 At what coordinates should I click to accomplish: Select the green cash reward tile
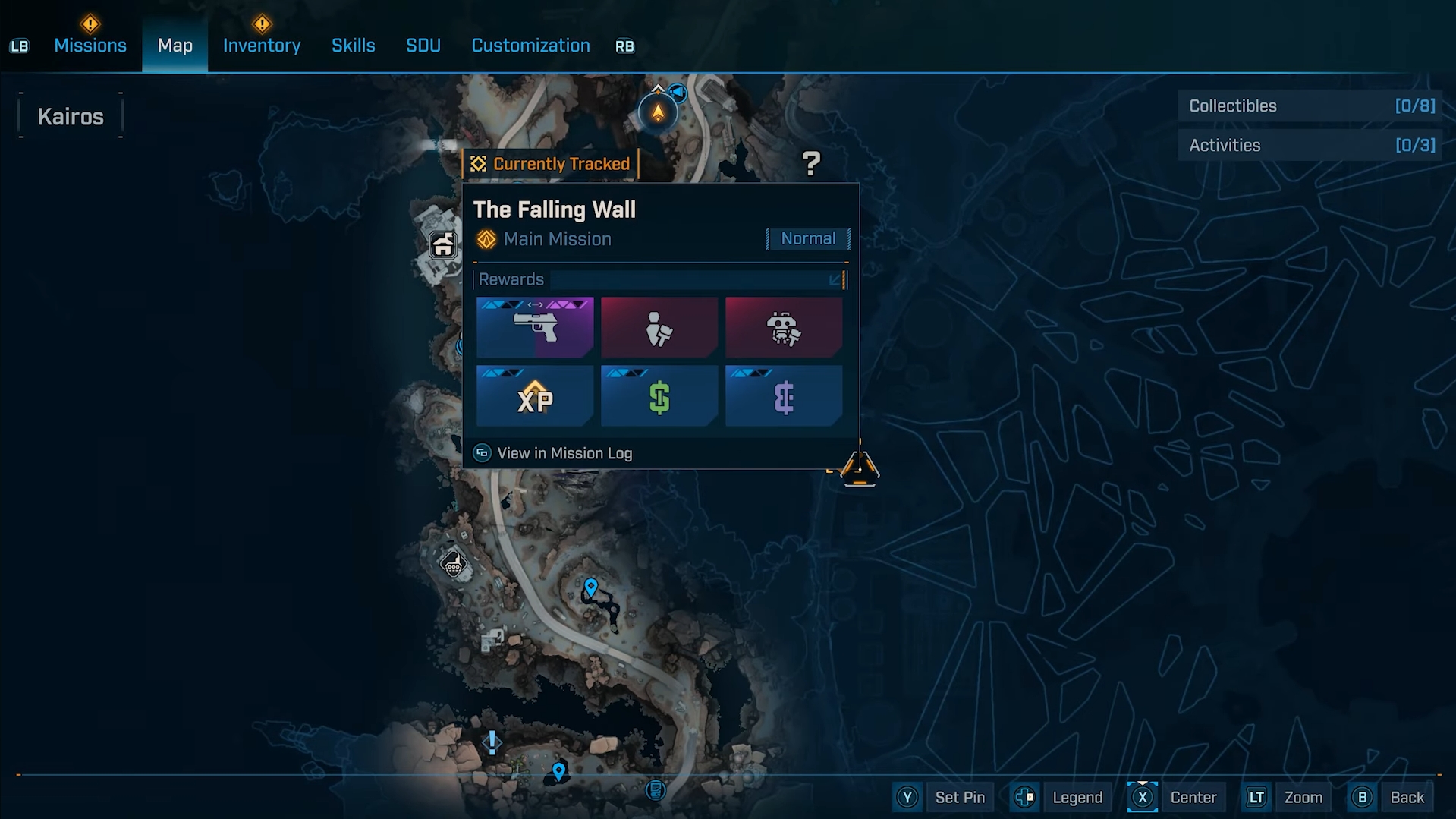pos(659,396)
